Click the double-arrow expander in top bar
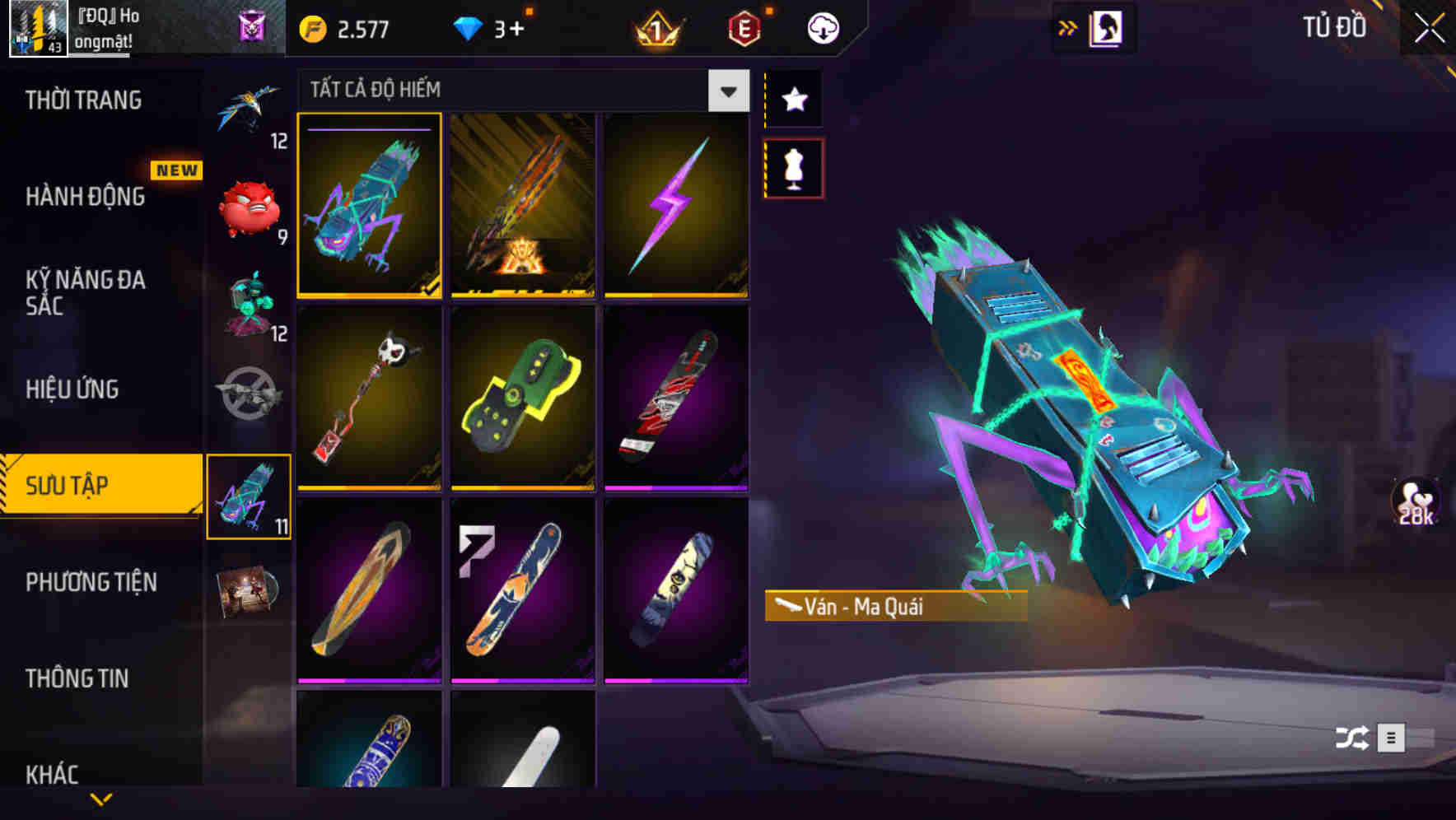This screenshot has height=820, width=1456. (x=1068, y=26)
